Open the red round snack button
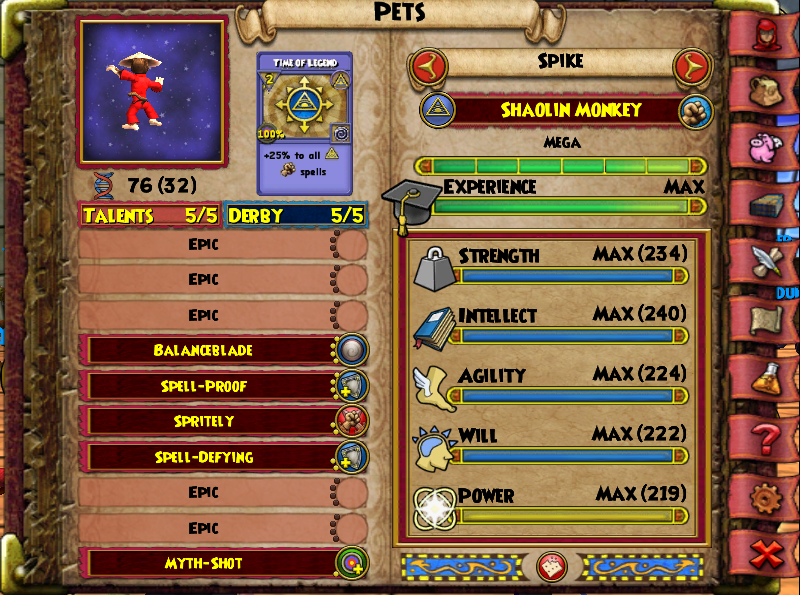Image resolution: width=800 pixels, height=595 pixels. coord(551,567)
